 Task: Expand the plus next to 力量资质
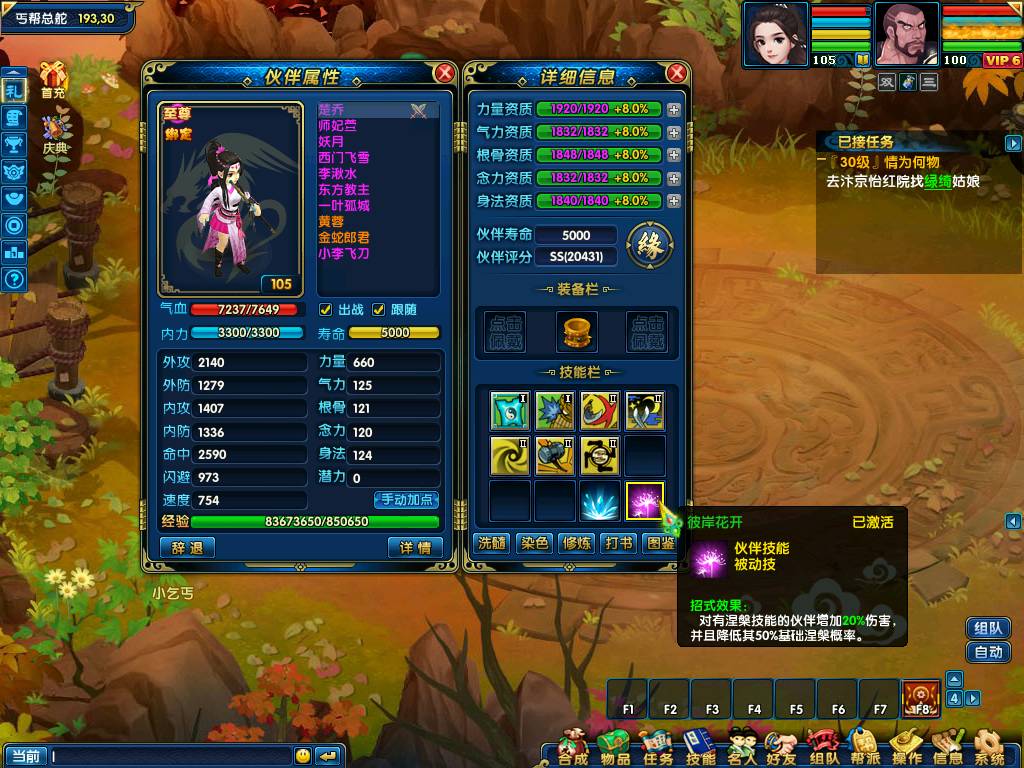click(x=674, y=109)
